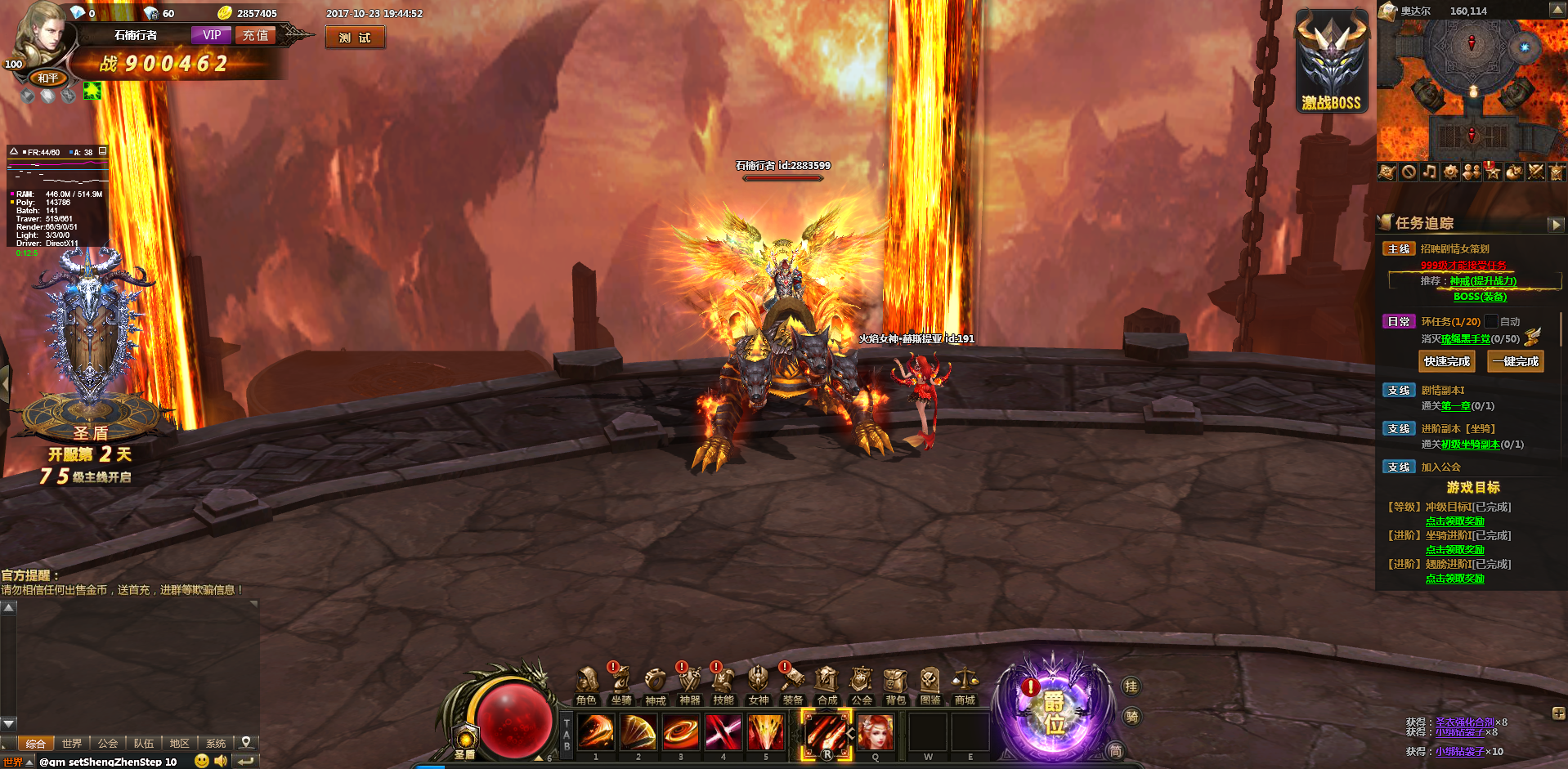Switch chat to the 世界 world tab
The width and height of the screenshot is (1568, 769).
[72, 744]
